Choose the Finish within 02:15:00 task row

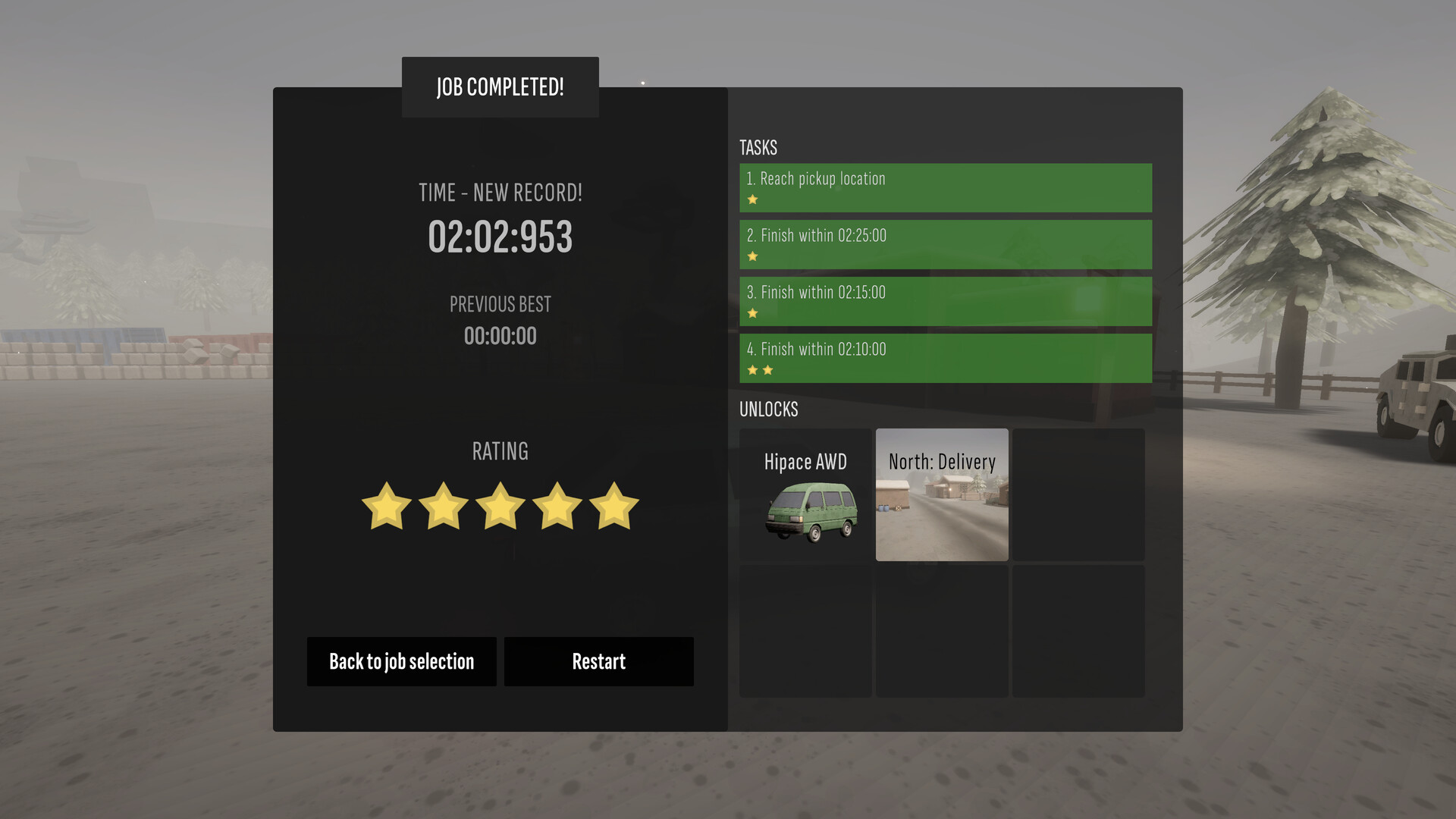click(x=945, y=301)
